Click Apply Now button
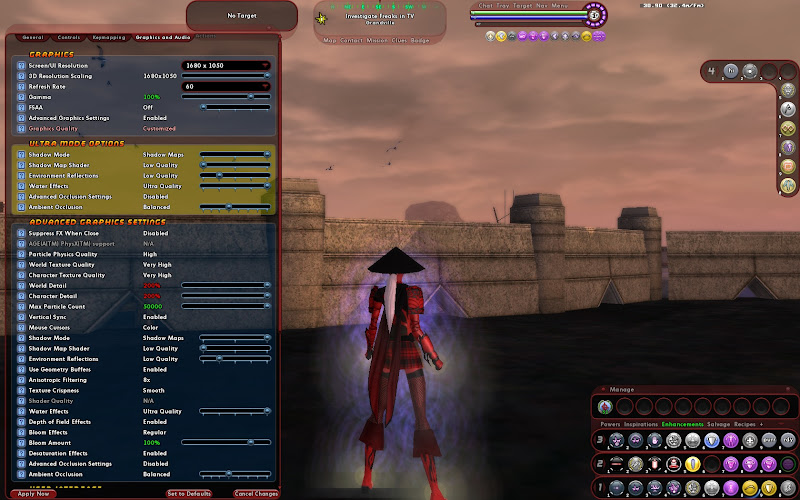 click(x=33, y=494)
